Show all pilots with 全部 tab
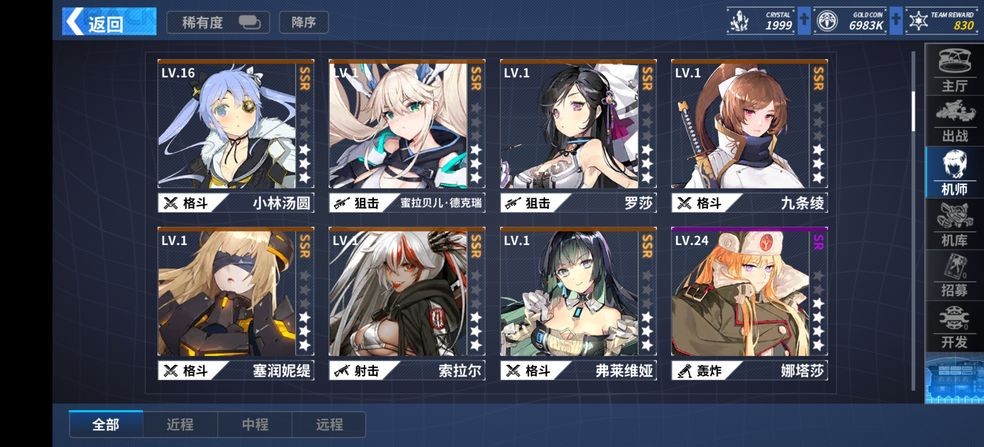The width and height of the screenshot is (984, 447). click(106, 424)
